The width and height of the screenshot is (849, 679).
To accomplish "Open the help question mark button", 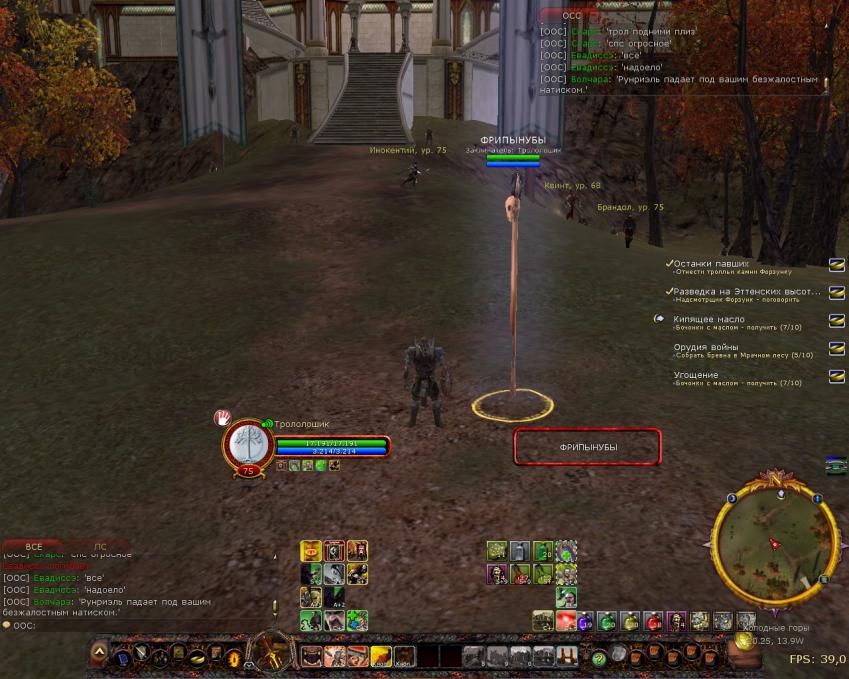I will coord(599,657).
